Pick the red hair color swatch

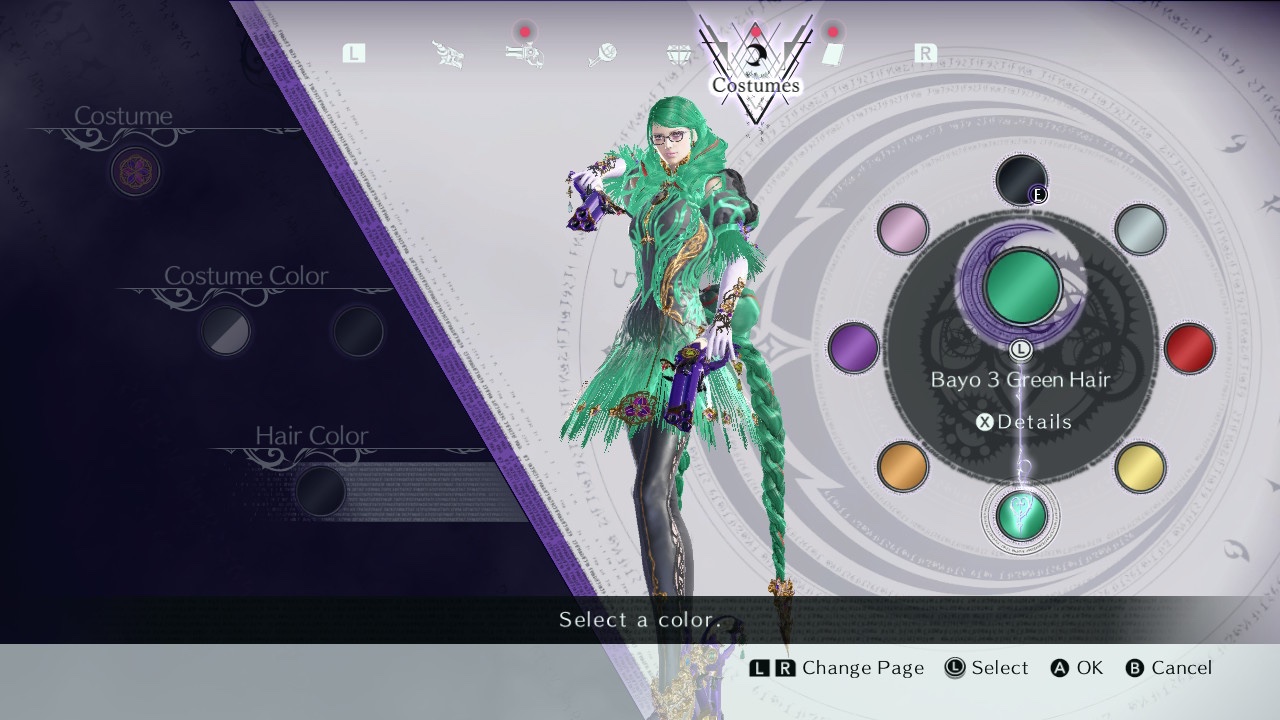click(x=1189, y=348)
